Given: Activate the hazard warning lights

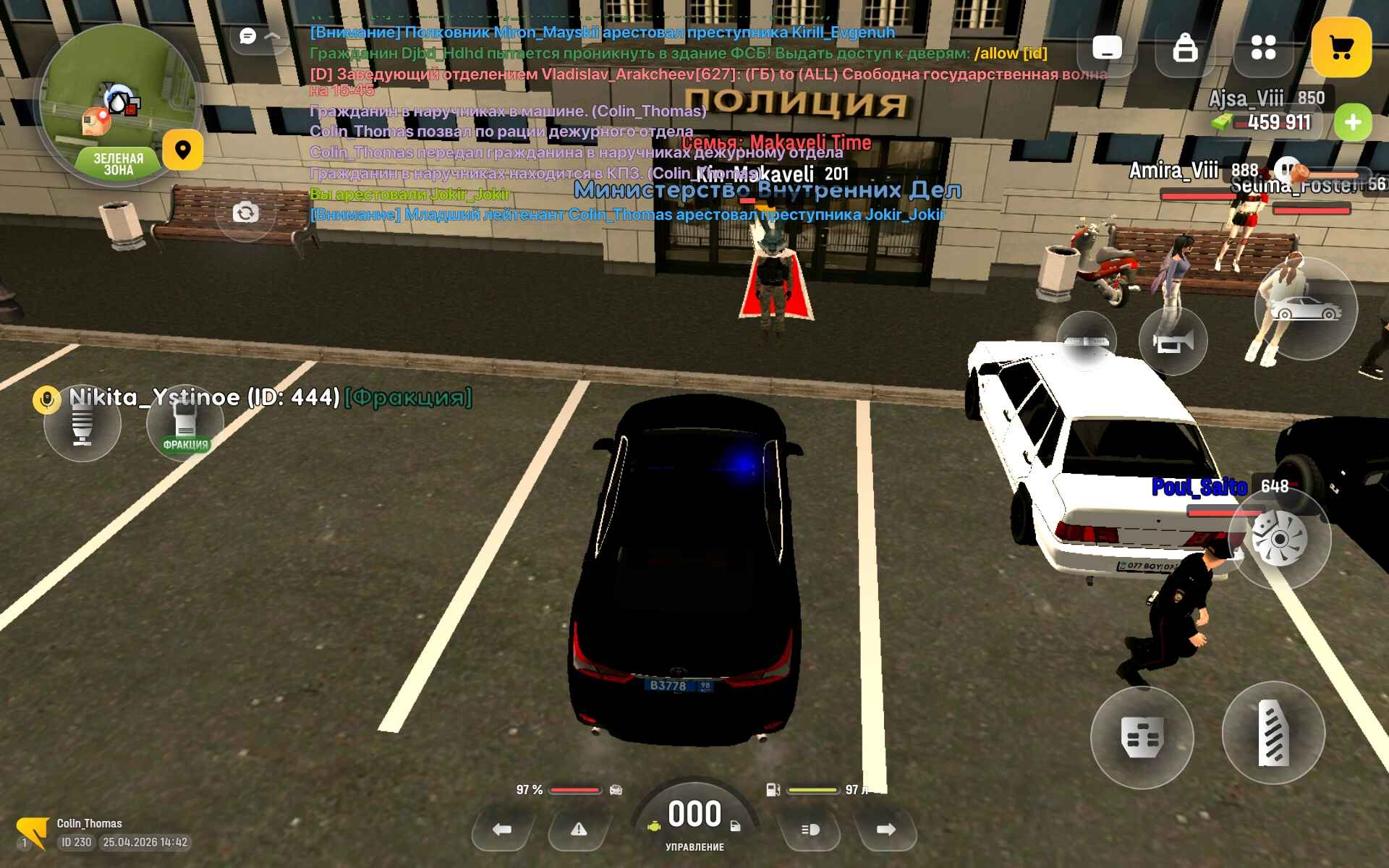Looking at the screenshot, I should (x=579, y=830).
